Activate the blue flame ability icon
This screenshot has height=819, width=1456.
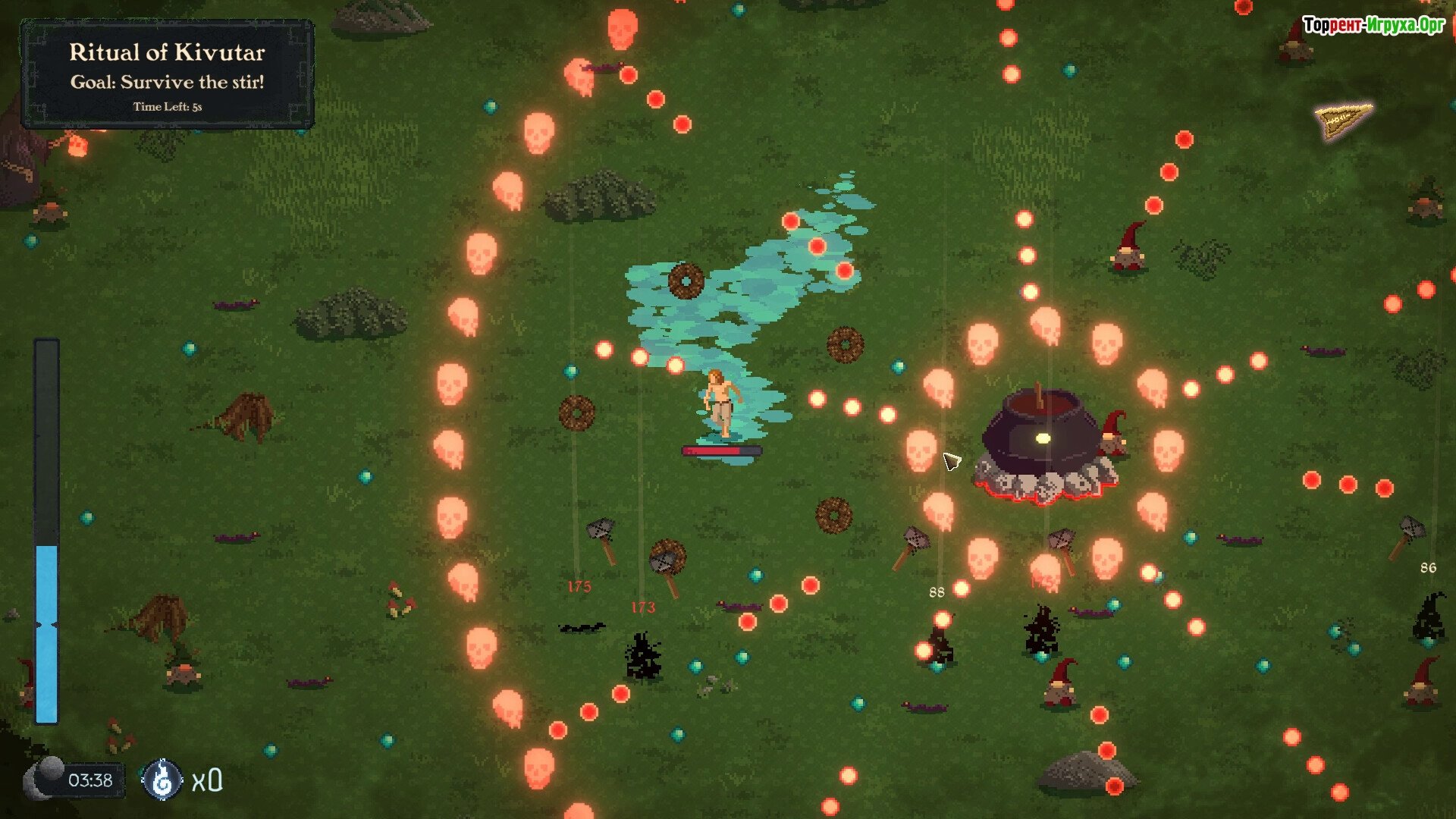[x=162, y=780]
